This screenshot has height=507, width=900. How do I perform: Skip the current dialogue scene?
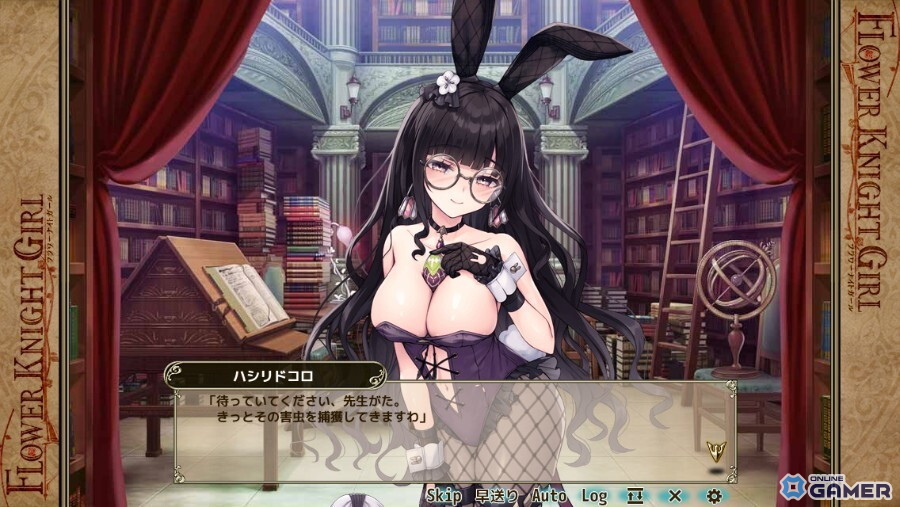pos(443,495)
